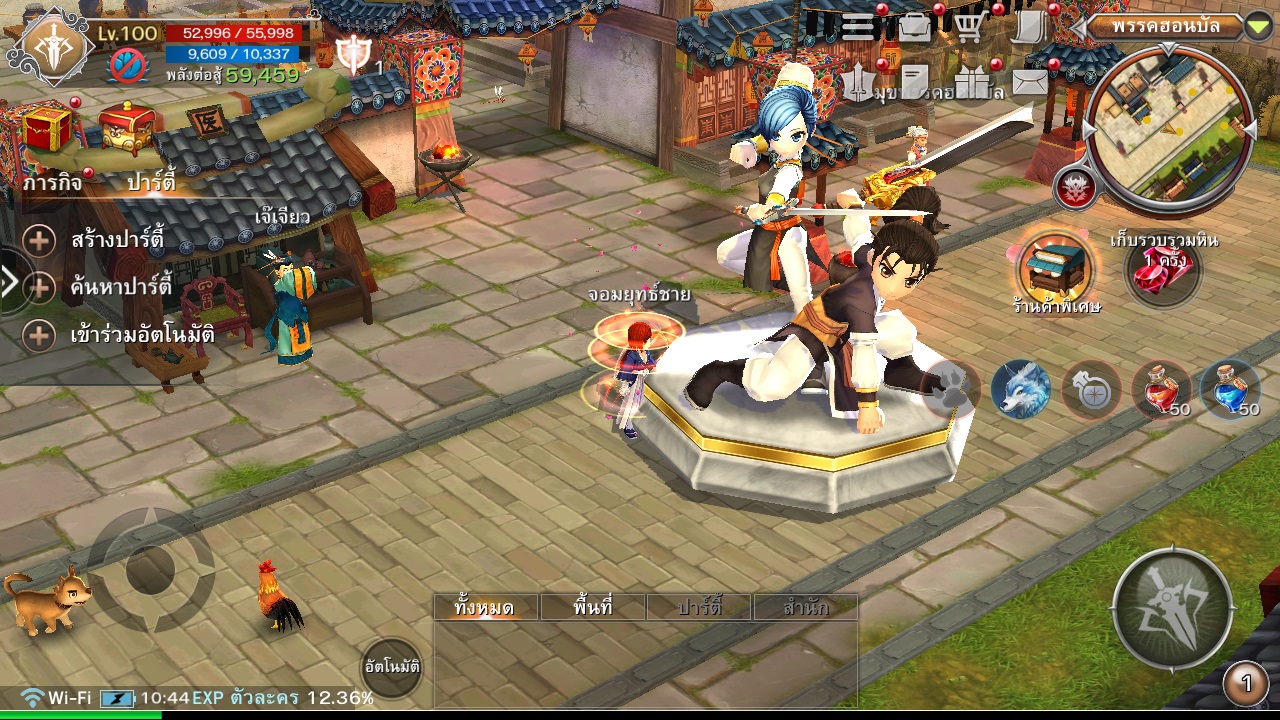This screenshot has height=720, width=1280.
Task: Open the hamburger main menu icon
Action: coord(859,27)
